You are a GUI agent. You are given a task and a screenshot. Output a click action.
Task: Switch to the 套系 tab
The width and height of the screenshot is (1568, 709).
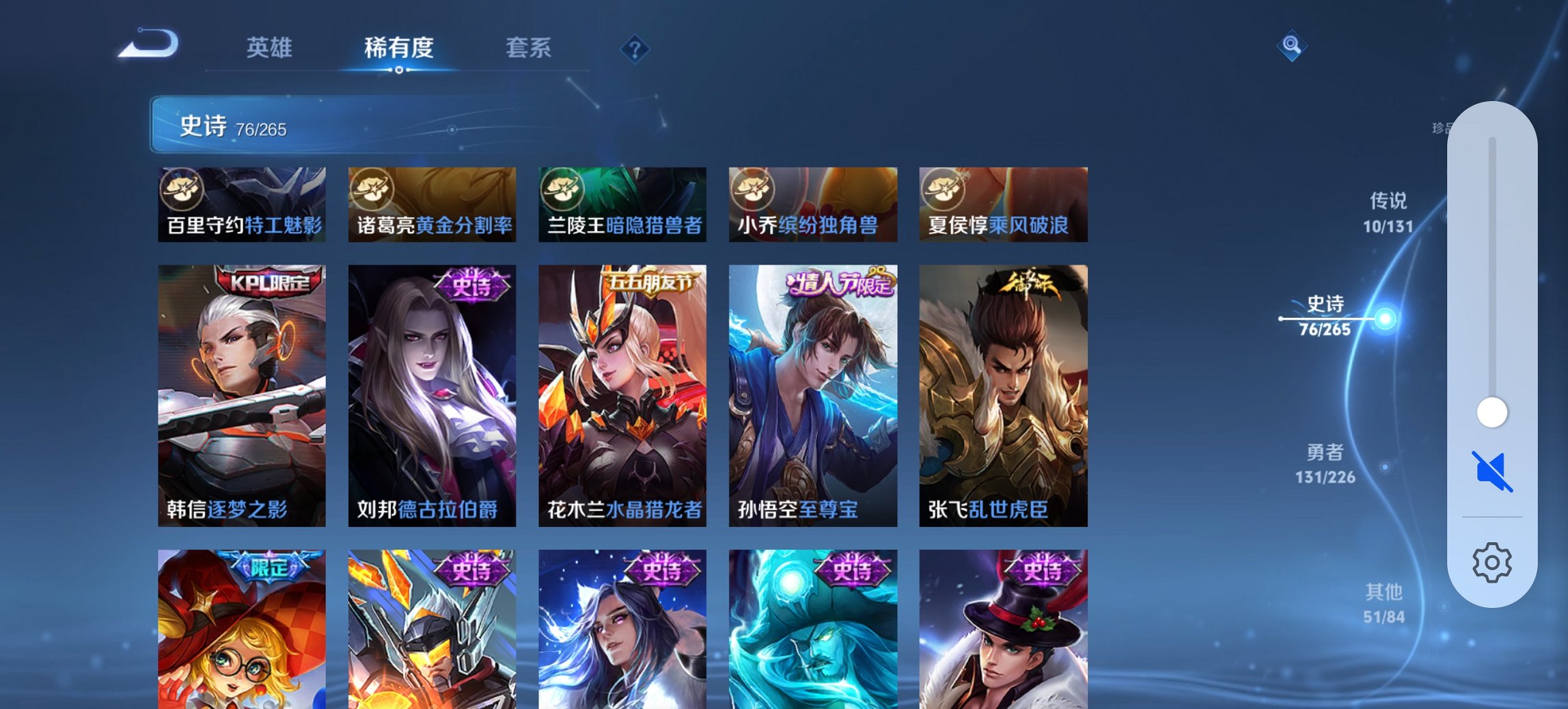(x=528, y=48)
